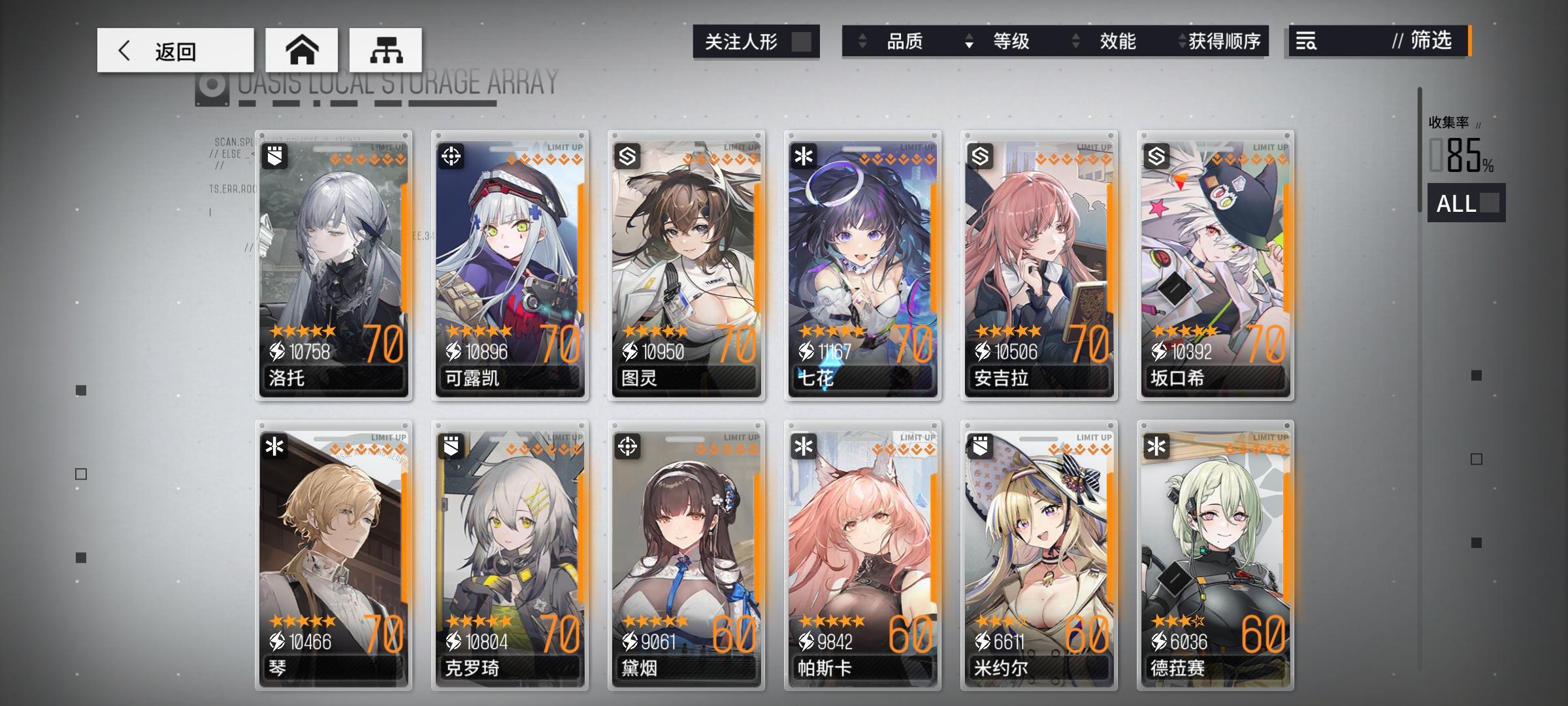Click the crosshair sniper icon on 可露凯's card
Image resolution: width=1568 pixels, height=706 pixels.
(452, 157)
